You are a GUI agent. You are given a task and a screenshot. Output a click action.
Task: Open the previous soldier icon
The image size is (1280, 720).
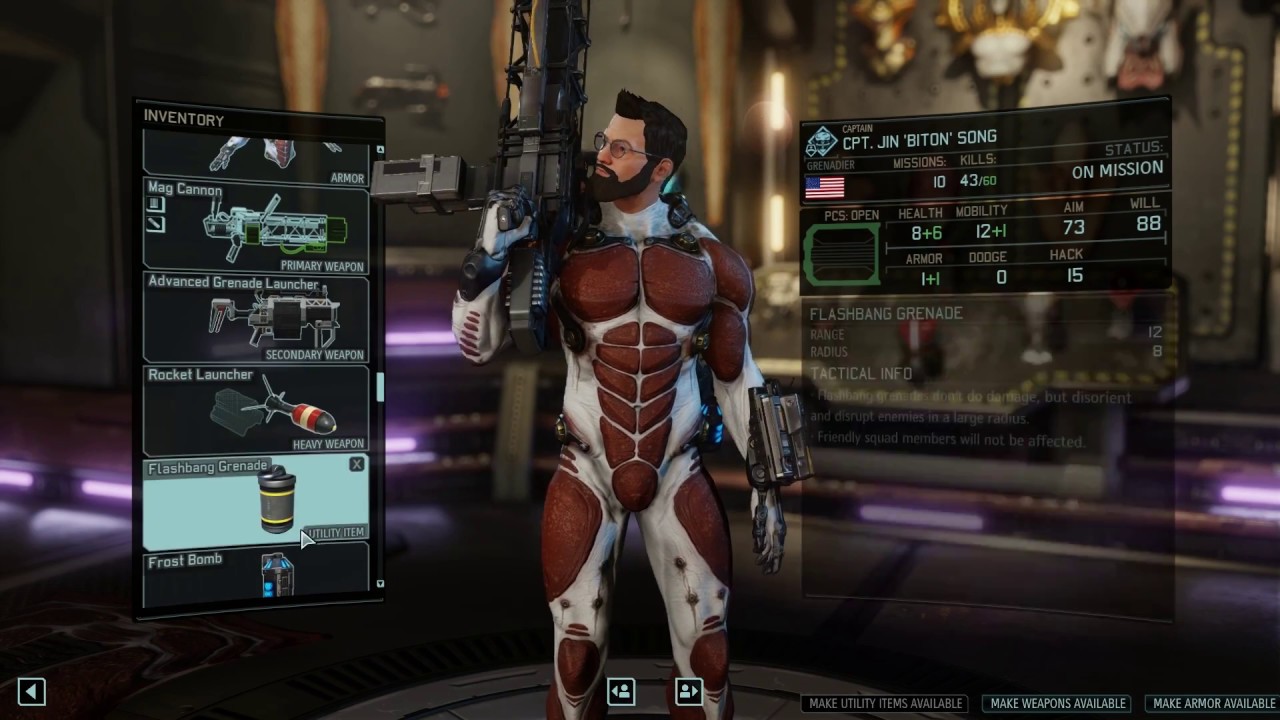(620, 691)
